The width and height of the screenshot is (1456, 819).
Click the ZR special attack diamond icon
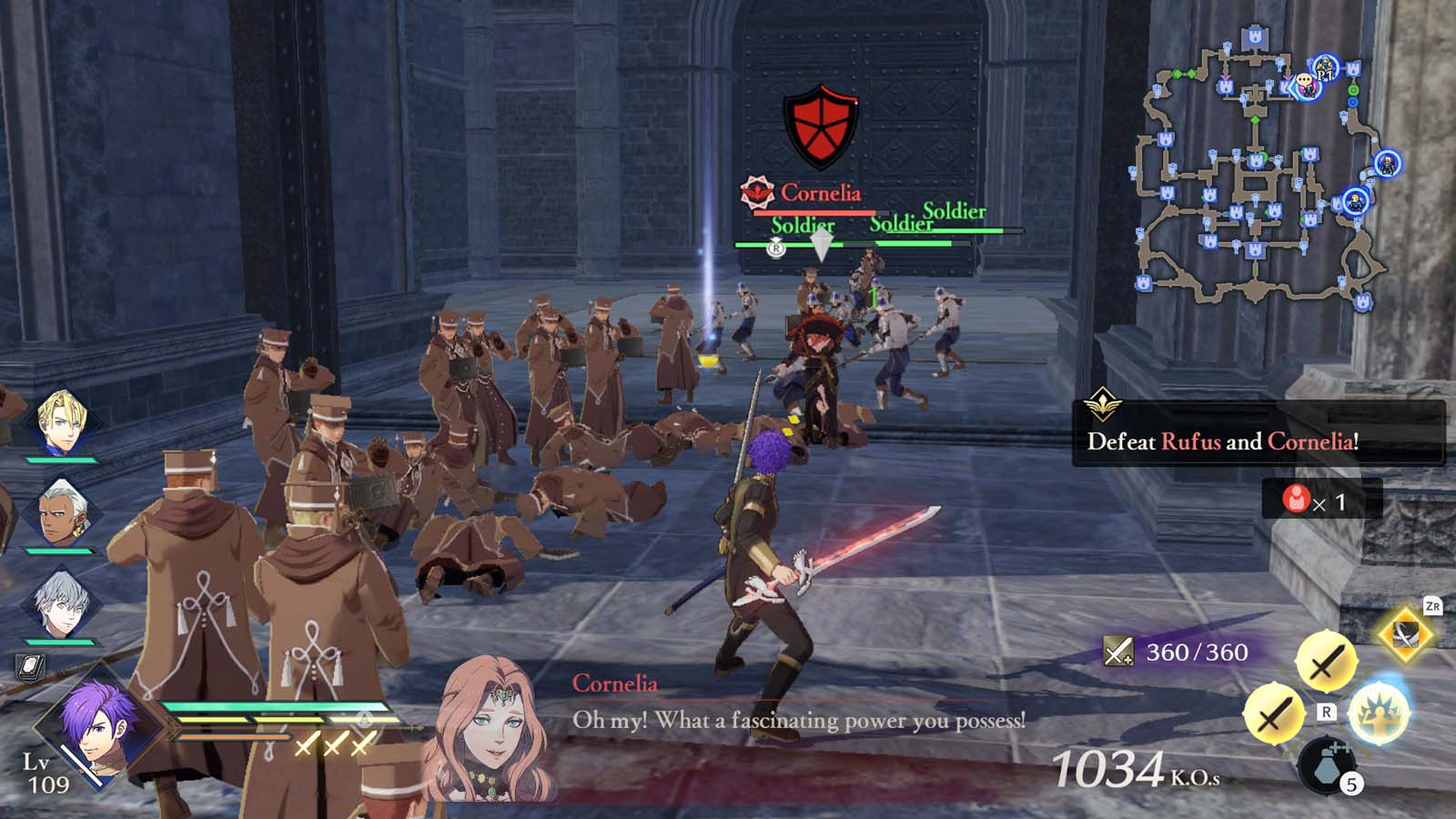coord(1406,635)
